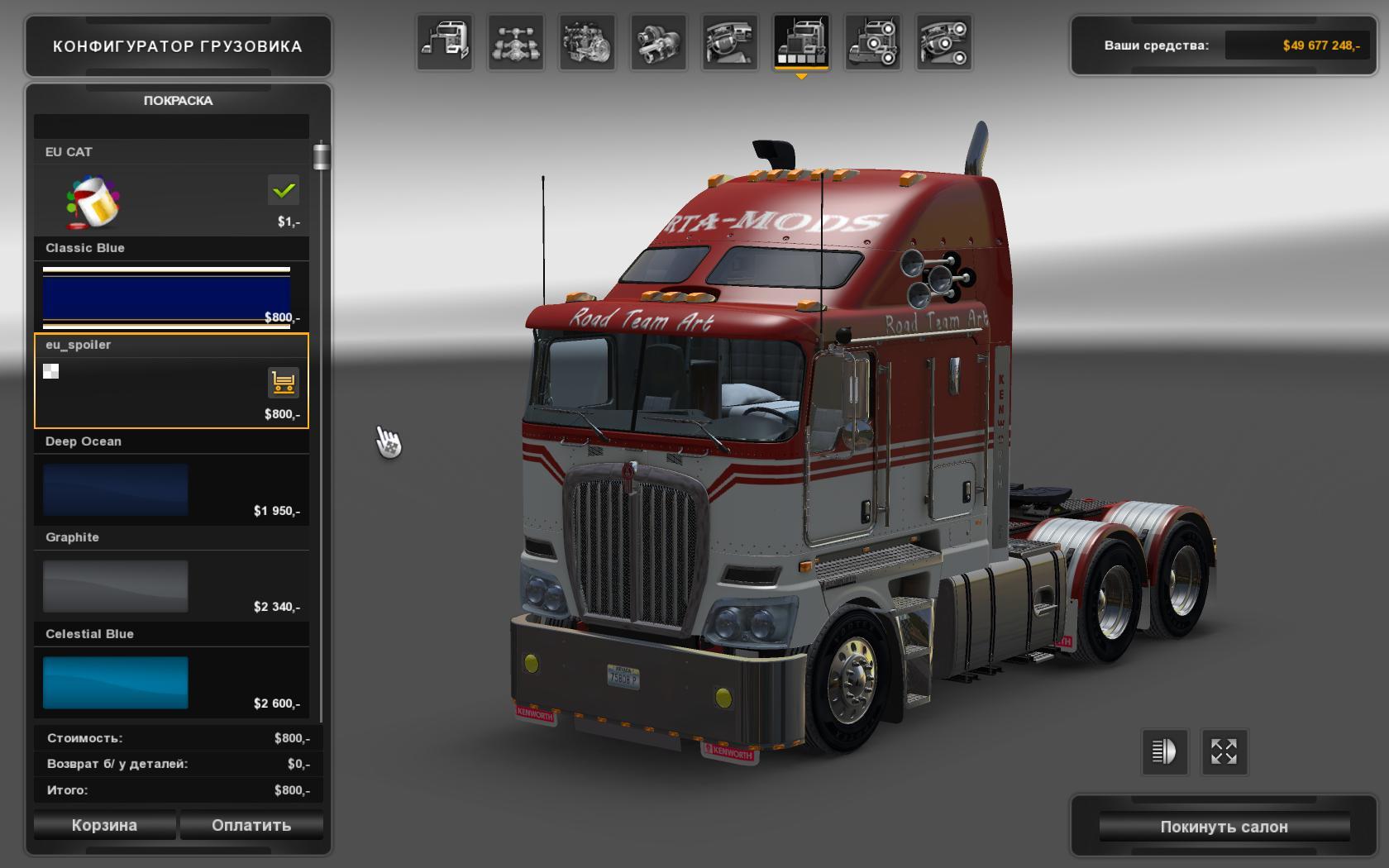1389x868 pixels.
Task: Open the engine category
Action: tap(587, 42)
